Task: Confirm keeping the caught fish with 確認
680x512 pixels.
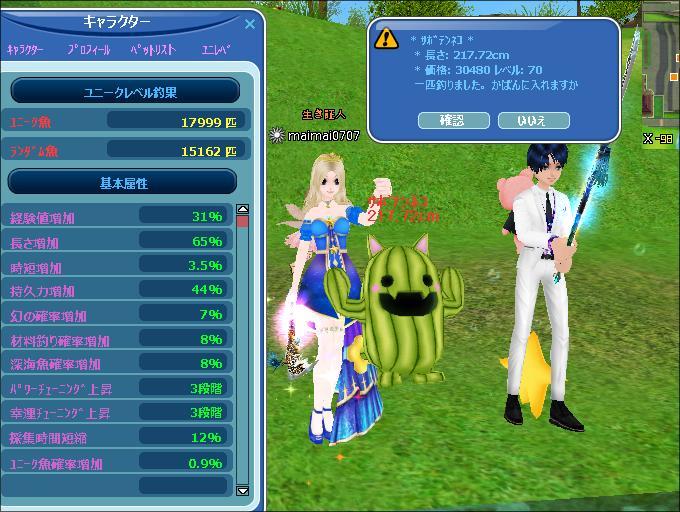Action: pyautogui.click(x=452, y=120)
